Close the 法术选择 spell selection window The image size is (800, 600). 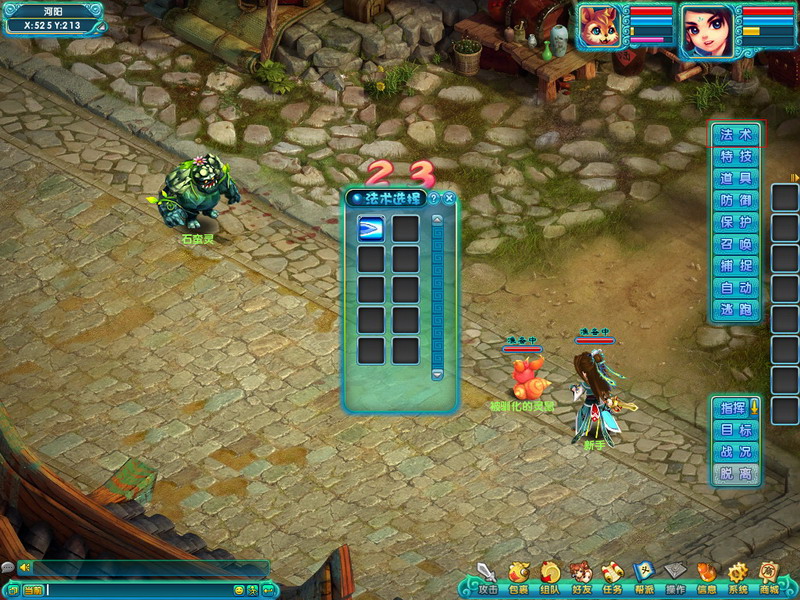449,198
